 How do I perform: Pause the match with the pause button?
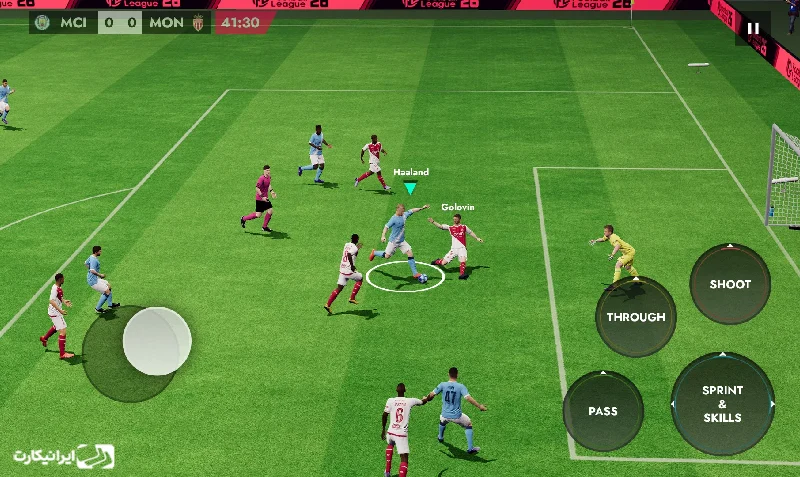(x=753, y=29)
